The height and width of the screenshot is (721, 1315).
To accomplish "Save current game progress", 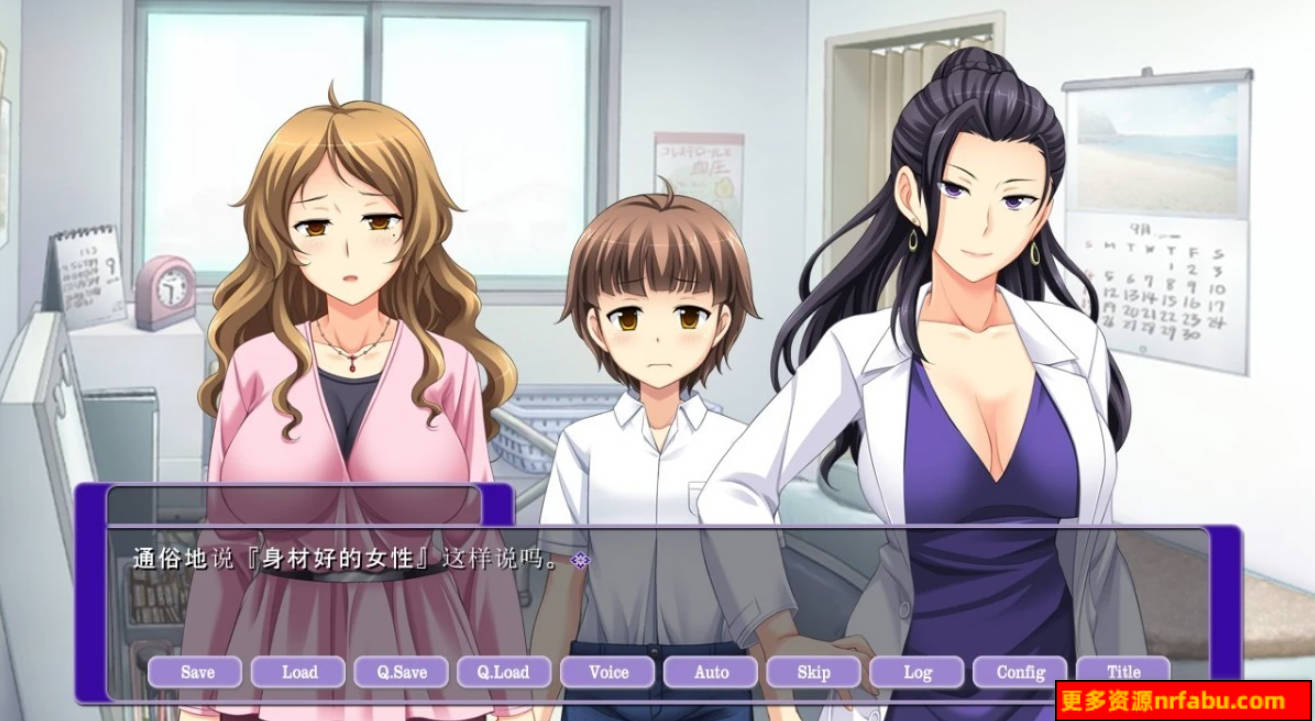I will 196,672.
